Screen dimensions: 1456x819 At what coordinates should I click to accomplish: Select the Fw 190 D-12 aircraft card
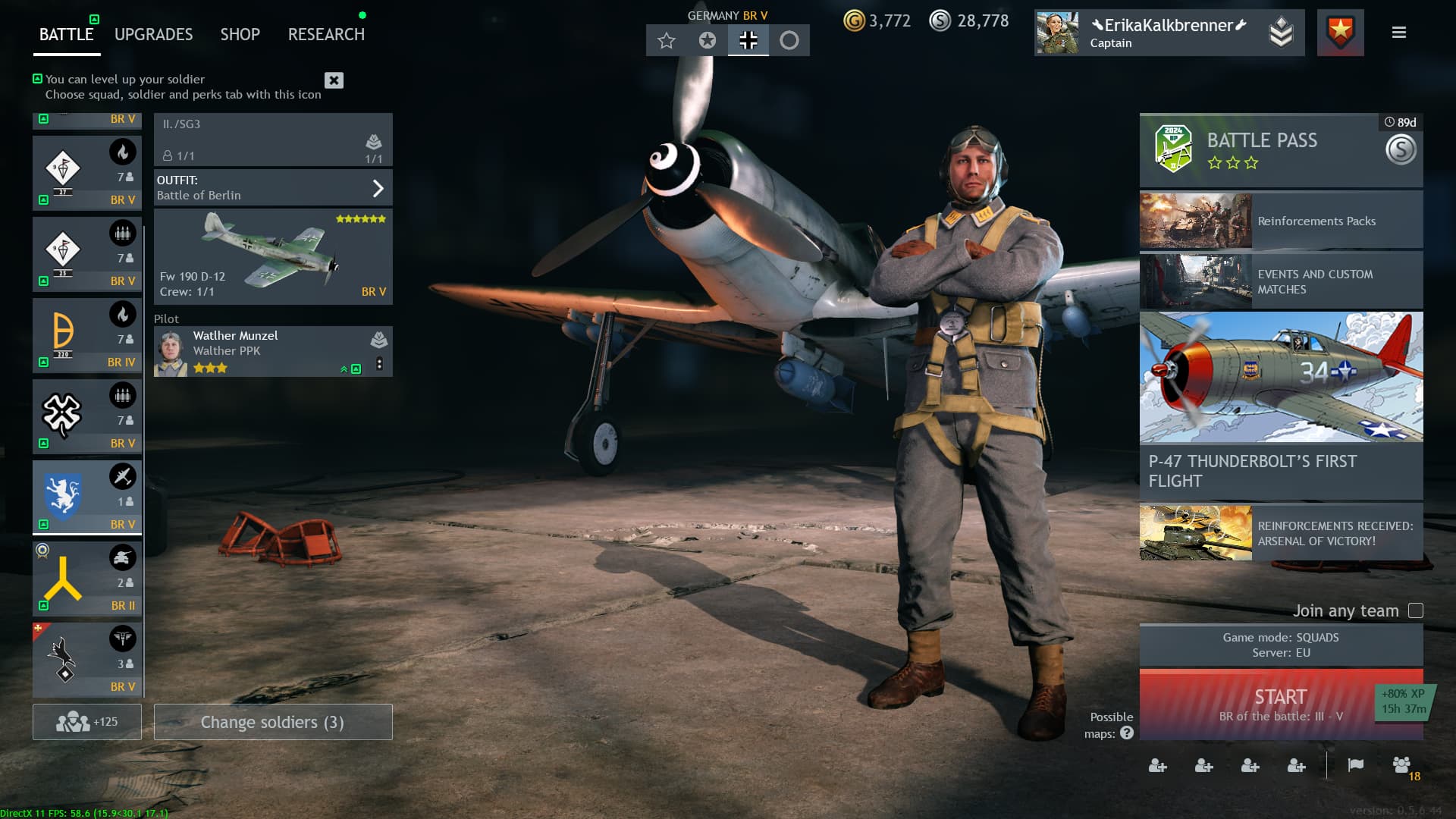273,257
